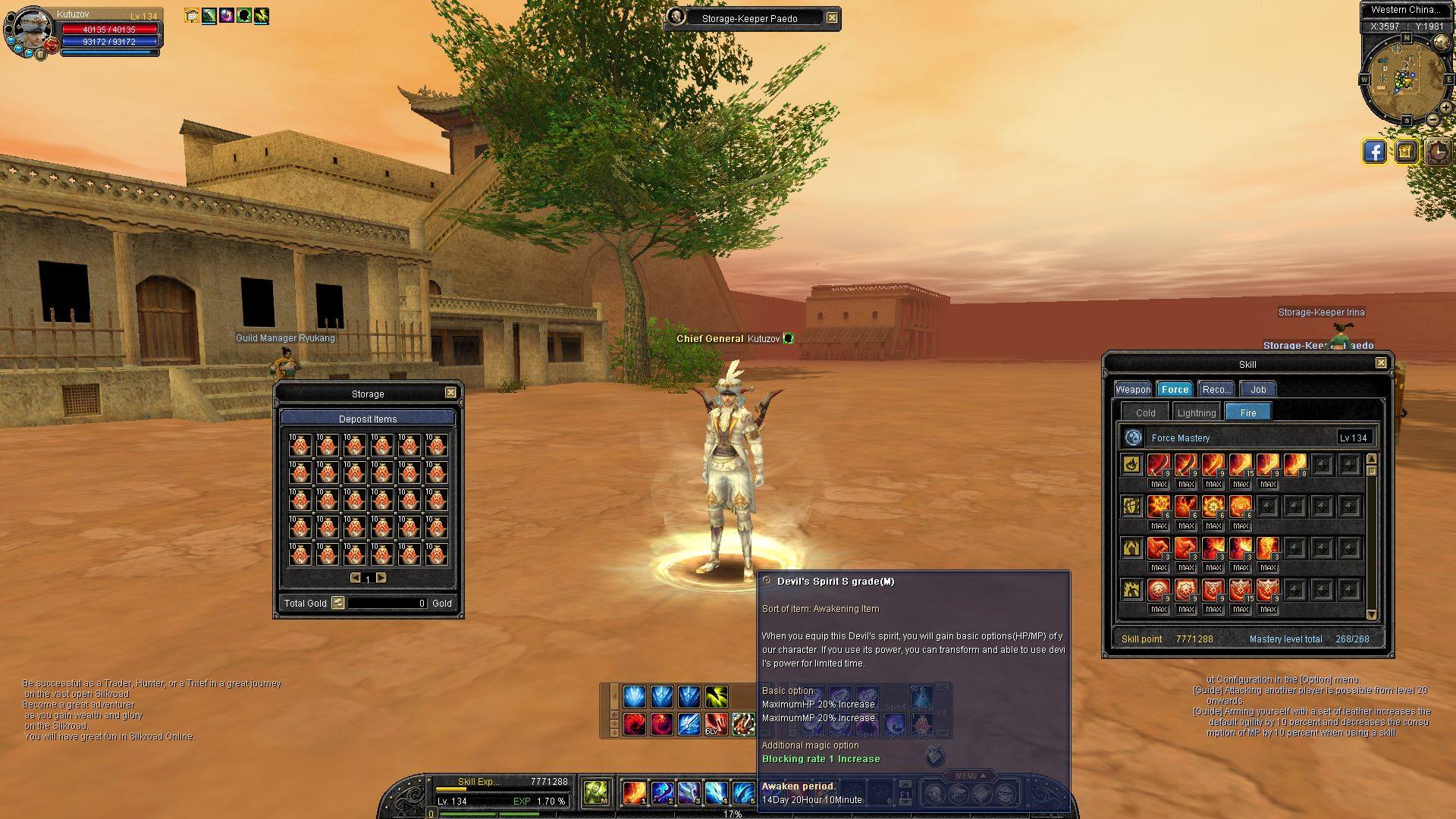Go to the next storage page
This screenshot has width=1456, height=819.
point(381,578)
